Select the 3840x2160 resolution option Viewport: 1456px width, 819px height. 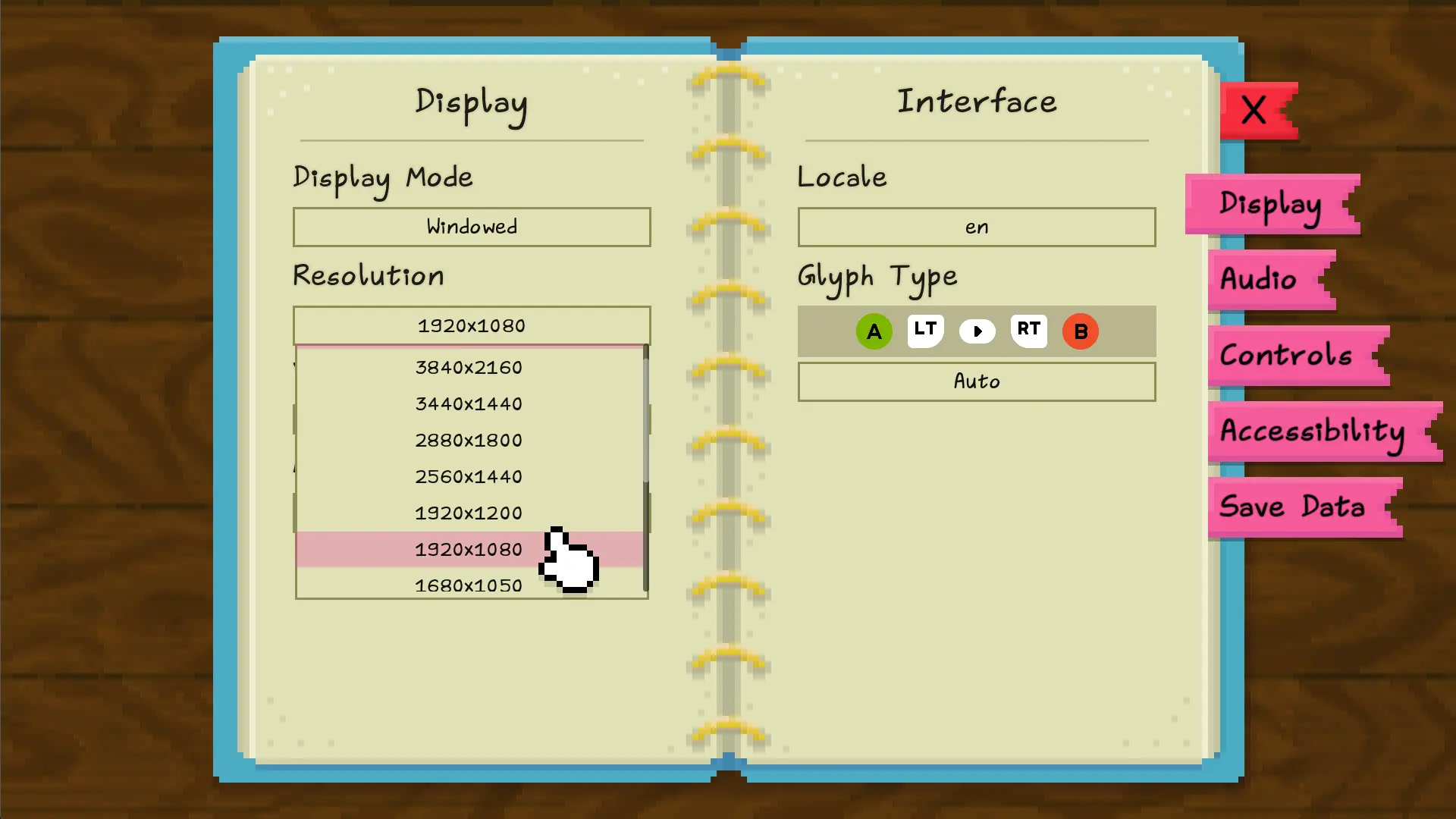pos(469,367)
